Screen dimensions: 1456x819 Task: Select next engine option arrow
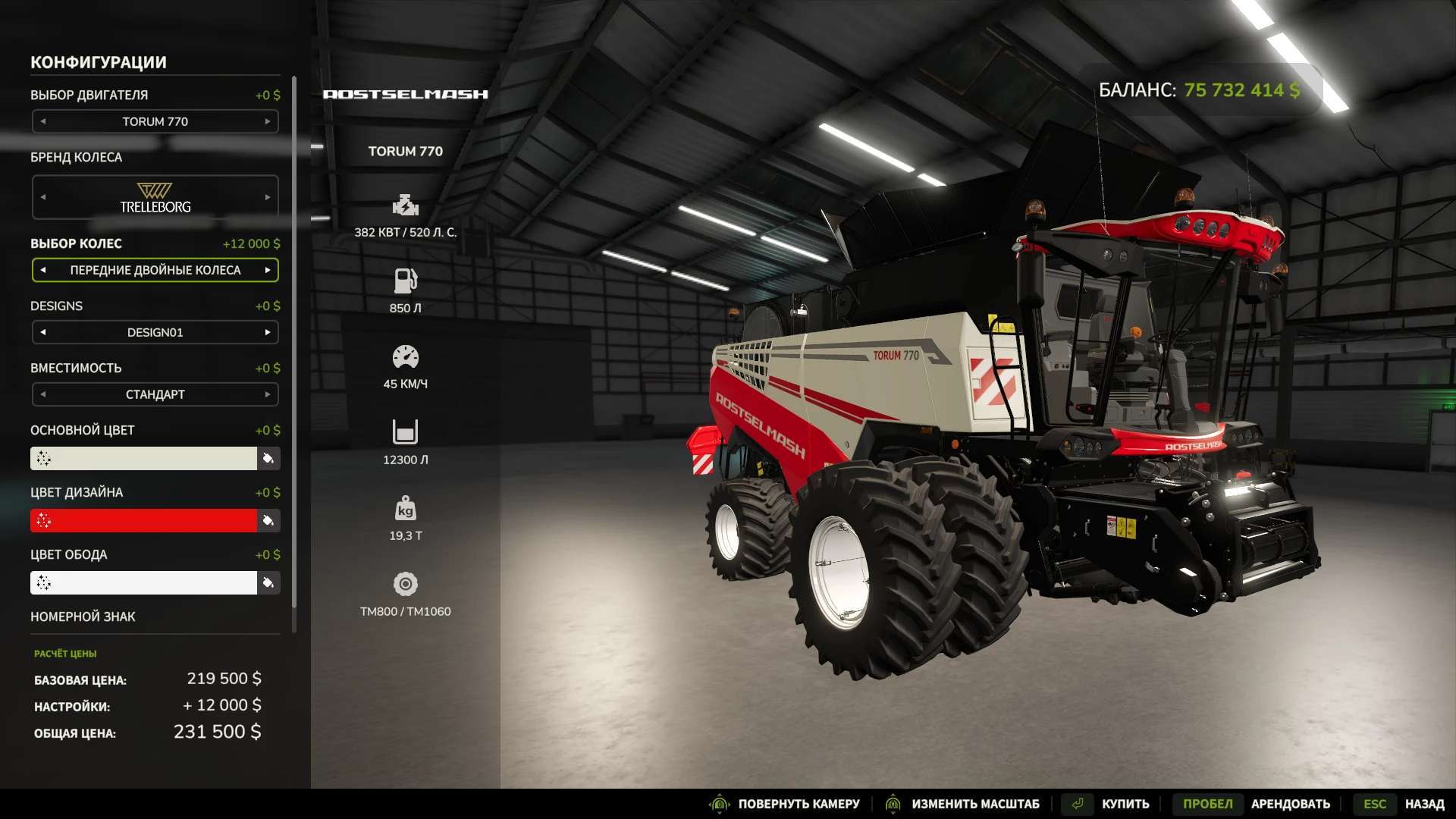pyautogui.click(x=268, y=121)
